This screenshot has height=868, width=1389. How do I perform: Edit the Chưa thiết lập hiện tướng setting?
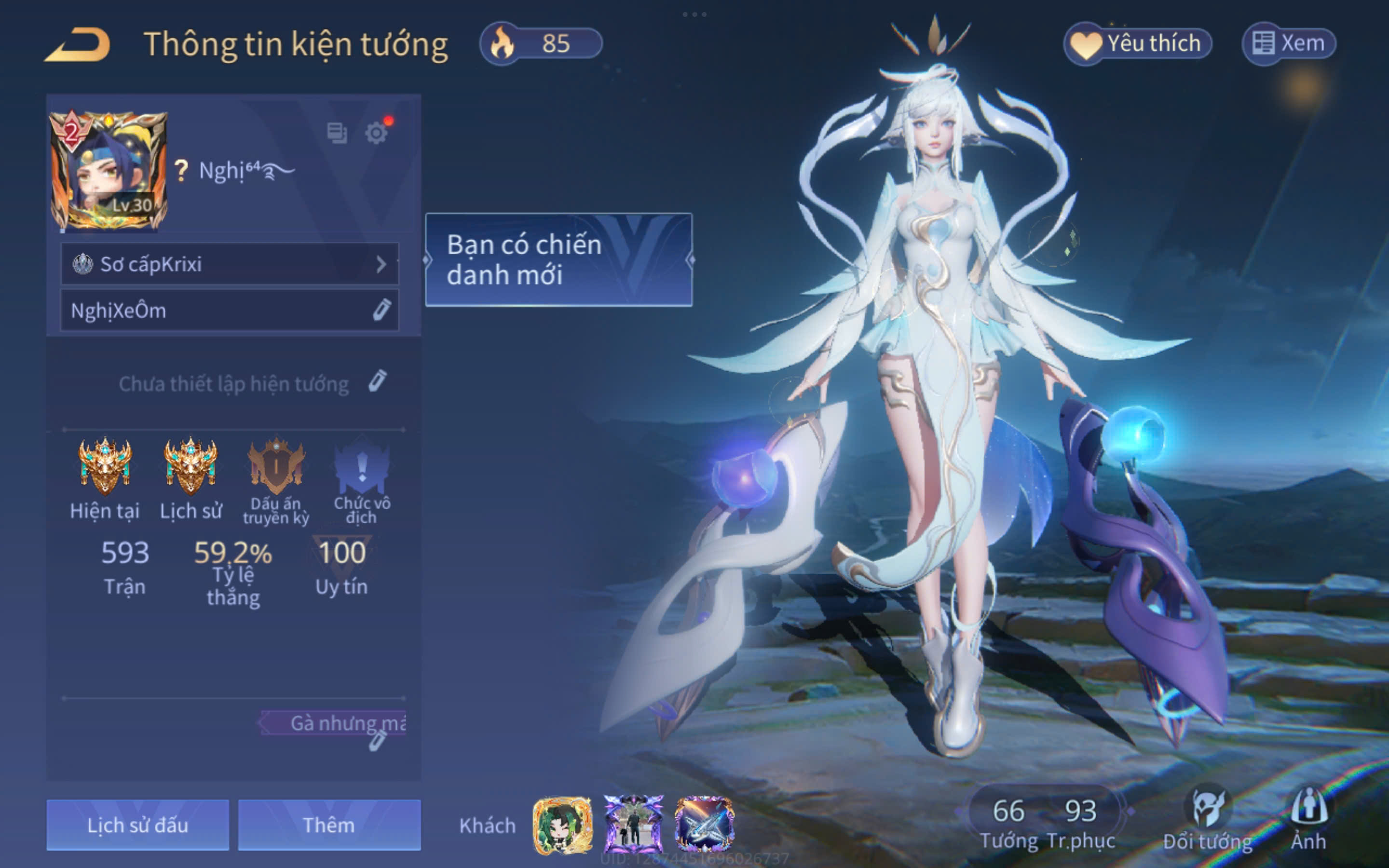pyautogui.click(x=377, y=382)
